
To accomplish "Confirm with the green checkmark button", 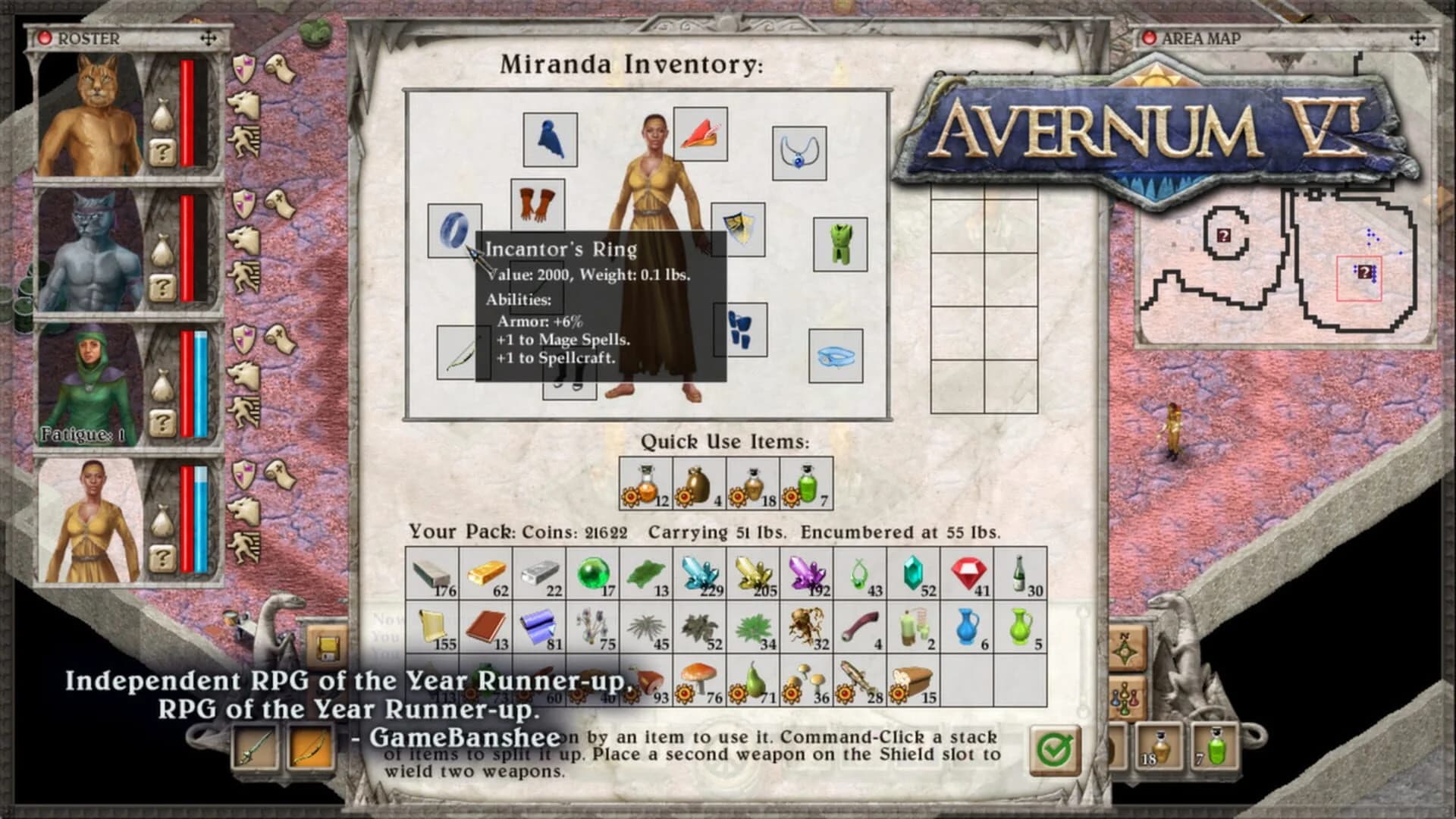I will tap(1056, 749).
